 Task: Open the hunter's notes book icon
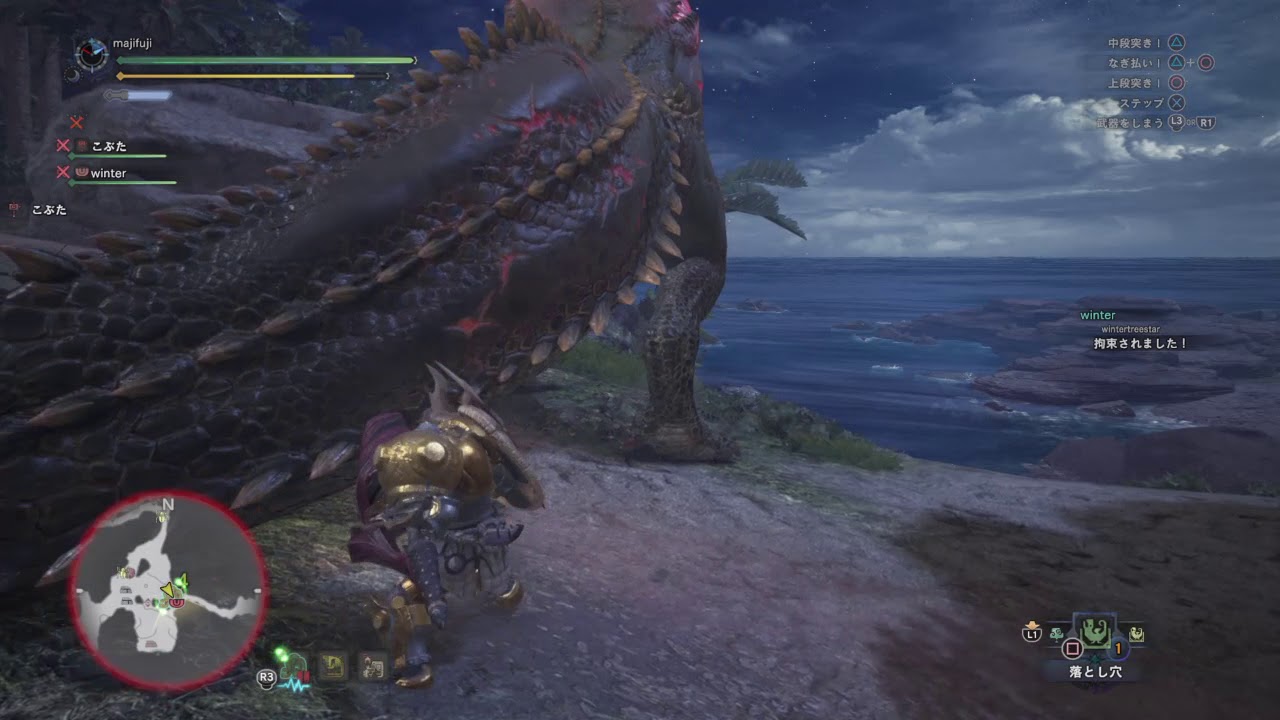pyautogui.click(x=332, y=665)
